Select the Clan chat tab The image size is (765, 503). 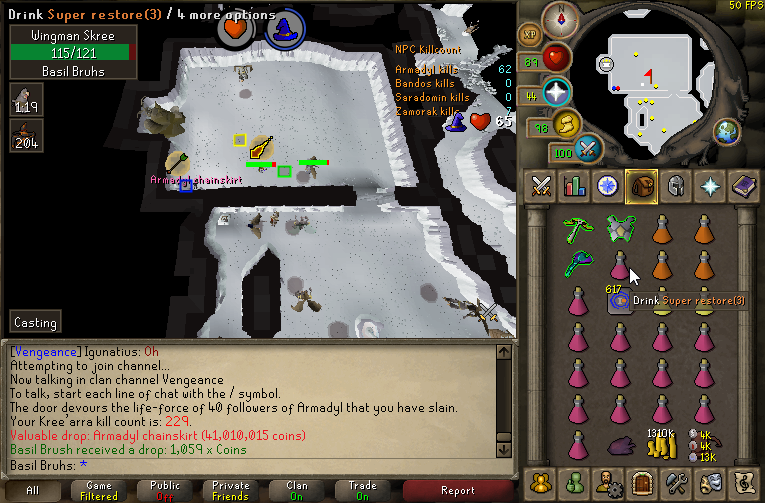297,490
